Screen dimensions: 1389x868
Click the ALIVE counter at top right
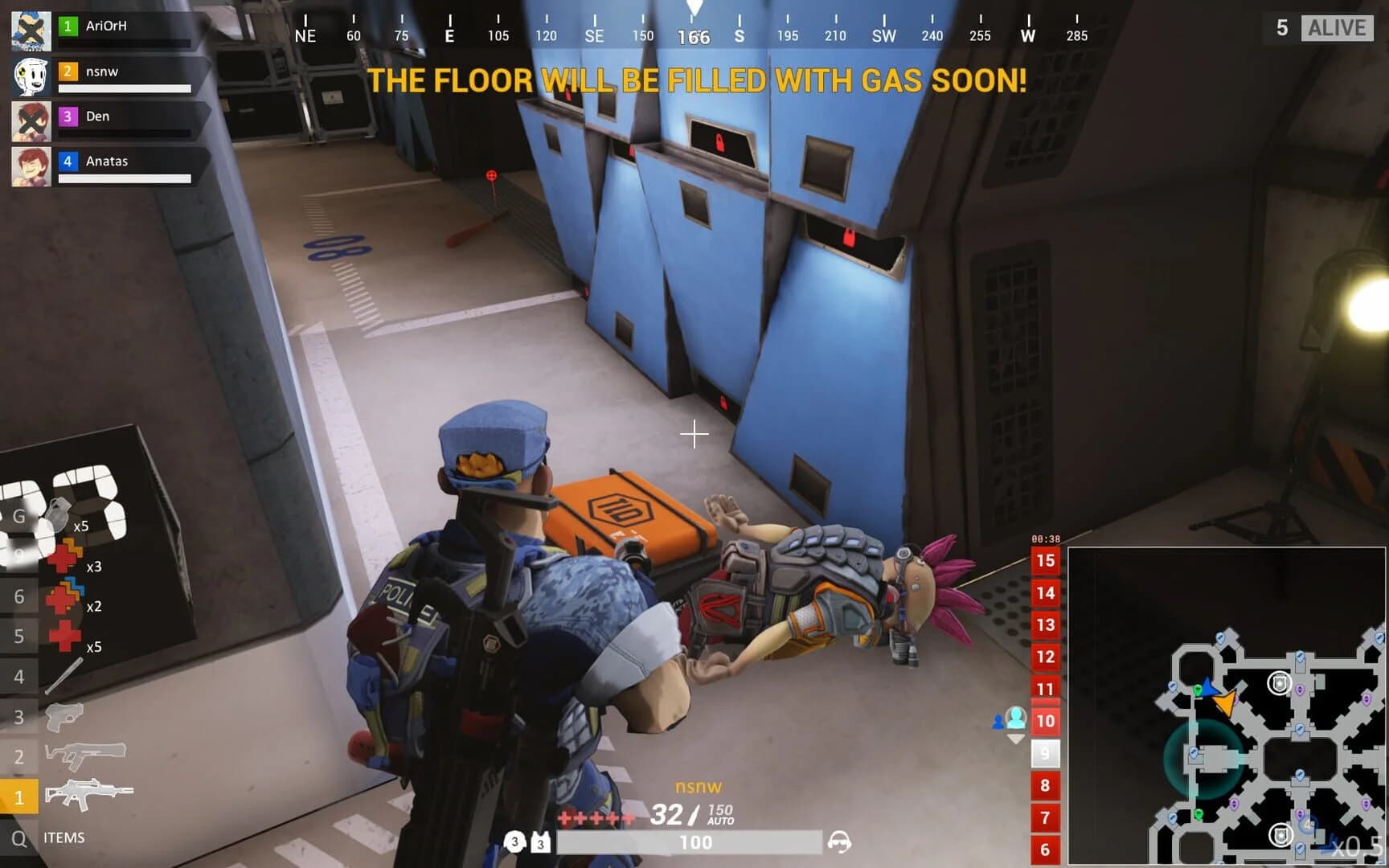point(1337,27)
